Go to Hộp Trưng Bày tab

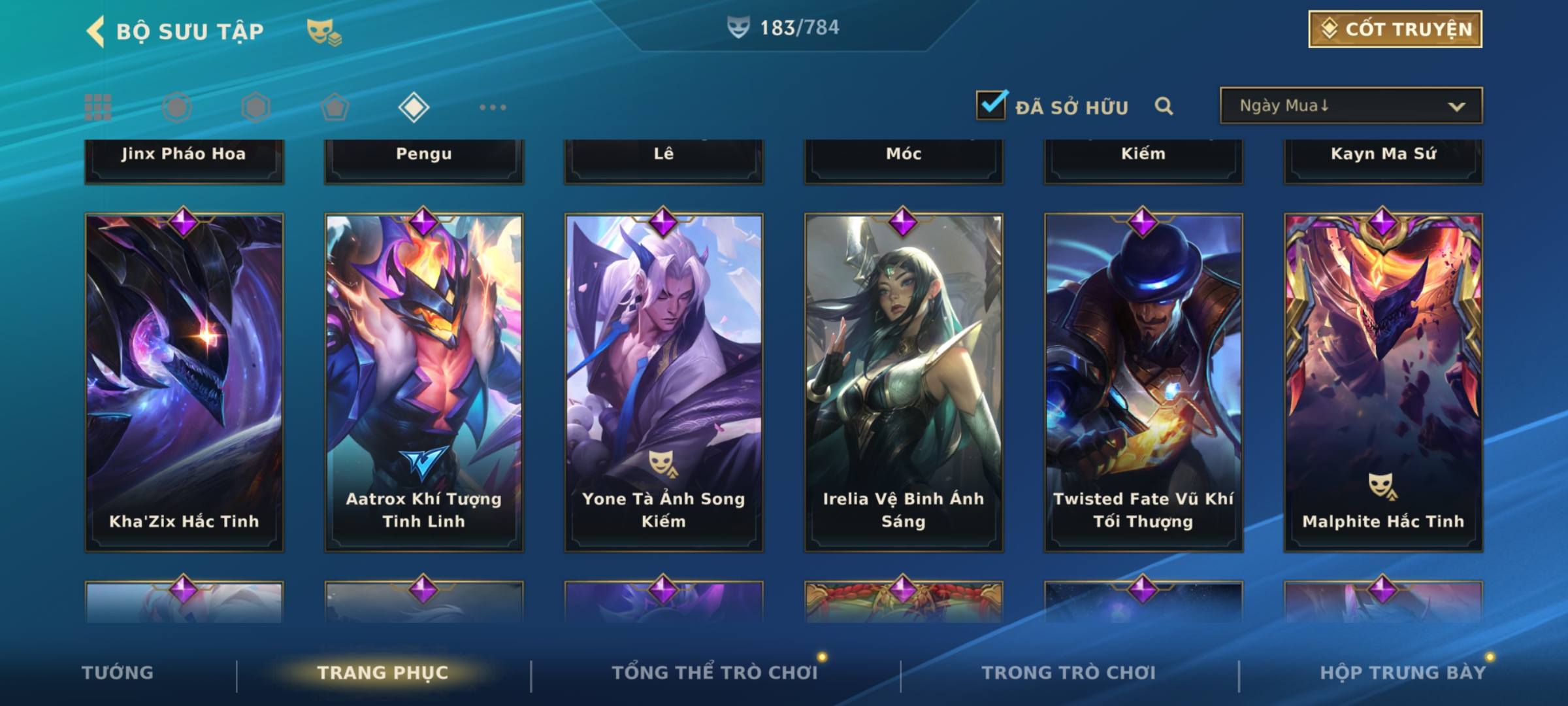[1402, 673]
